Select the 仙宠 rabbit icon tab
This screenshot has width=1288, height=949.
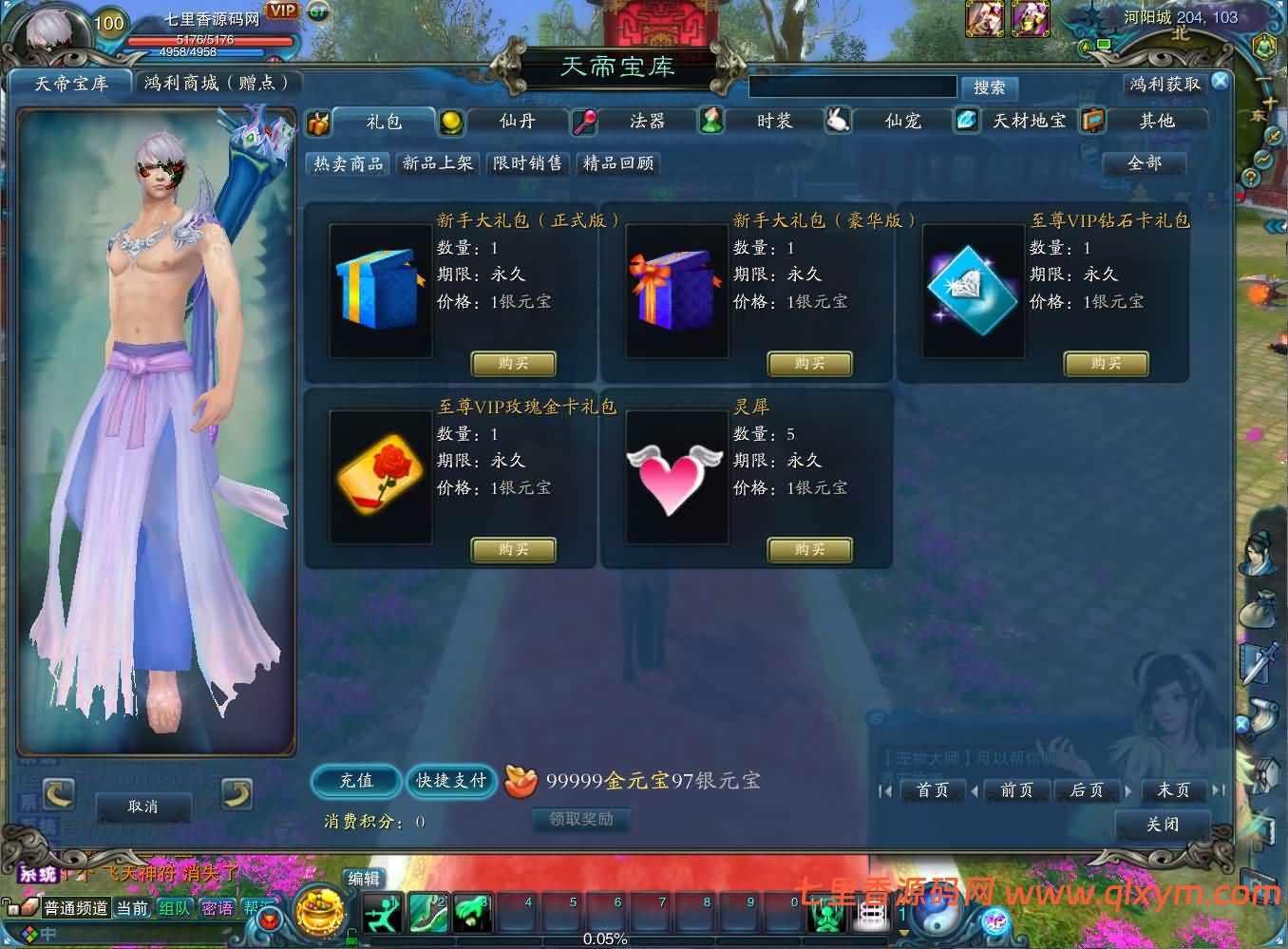coord(837,121)
